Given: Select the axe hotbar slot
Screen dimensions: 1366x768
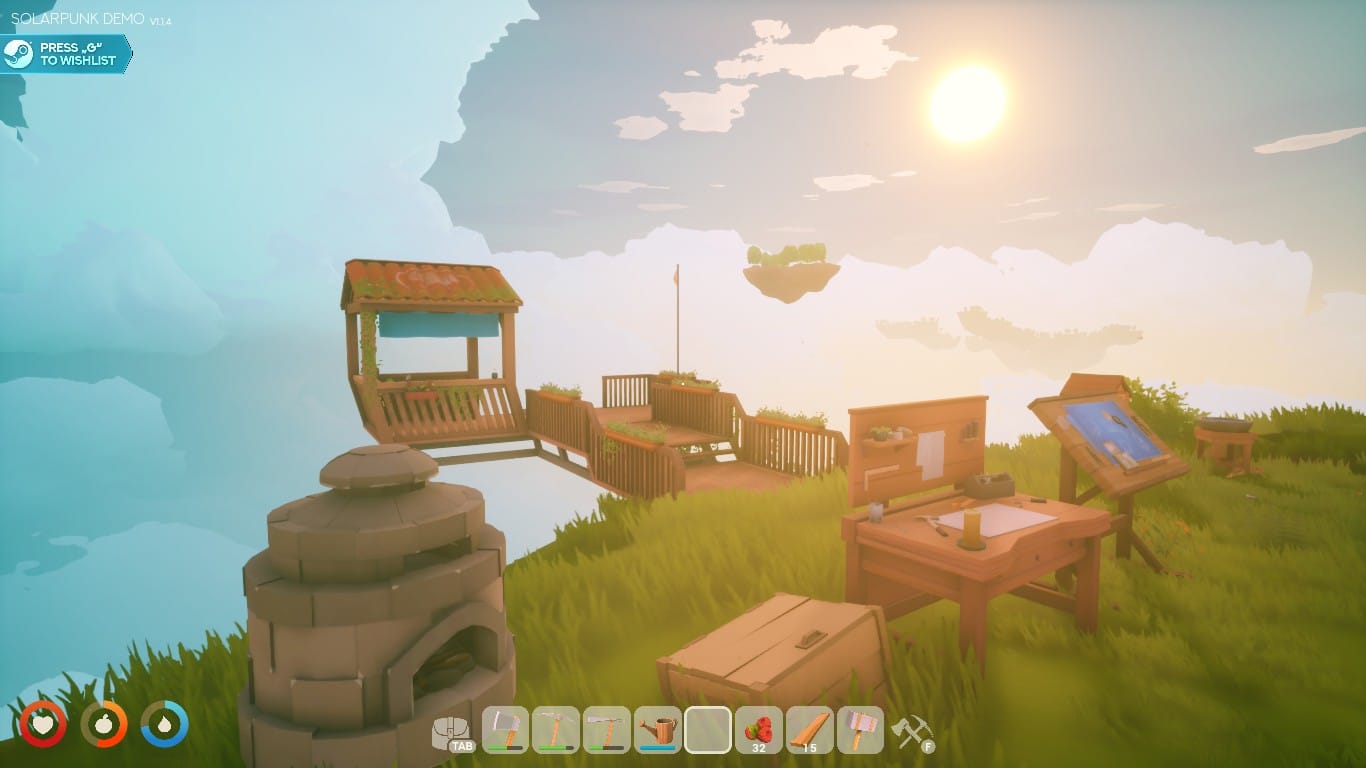Looking at the screenshot, I should click(506, 730).
